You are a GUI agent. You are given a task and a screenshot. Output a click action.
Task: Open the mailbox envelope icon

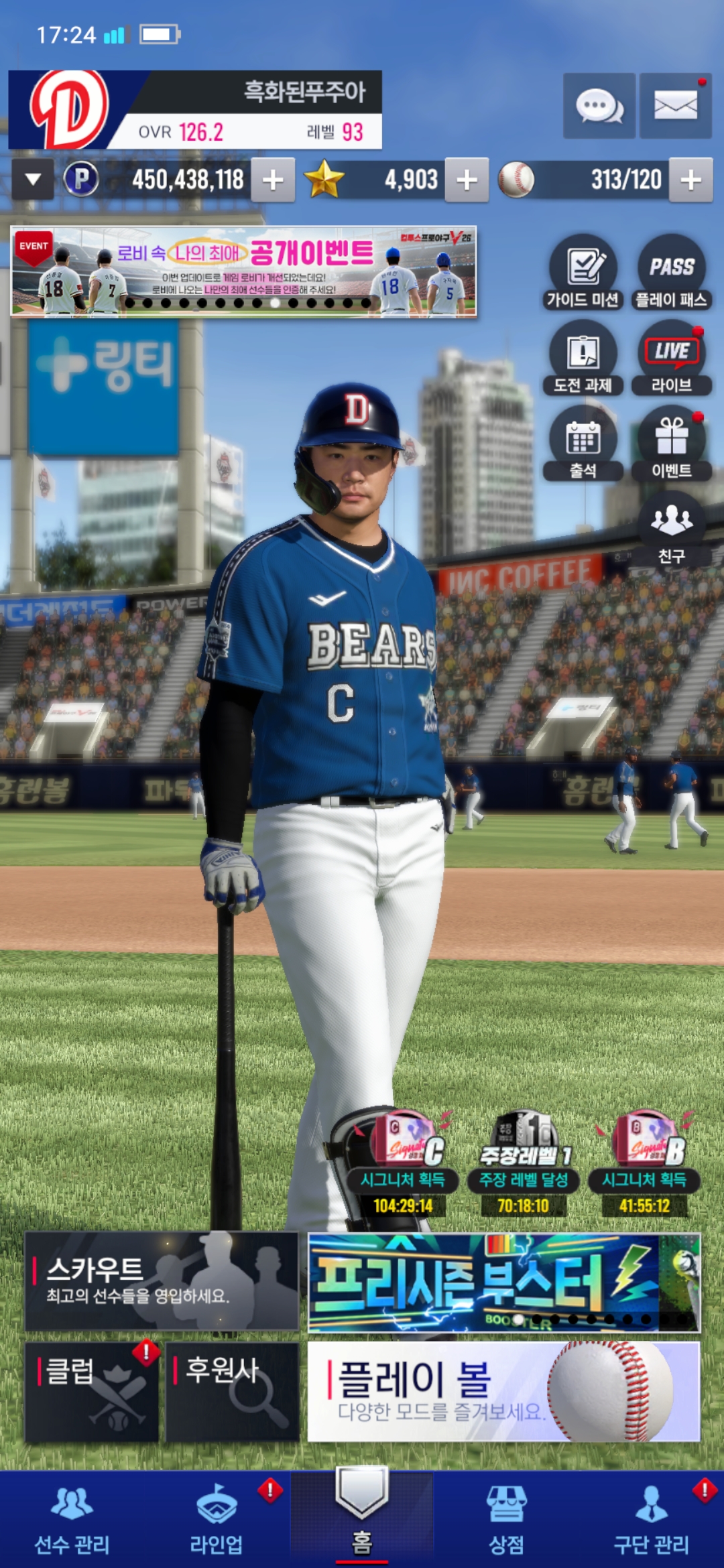click(x=675, y=106)
